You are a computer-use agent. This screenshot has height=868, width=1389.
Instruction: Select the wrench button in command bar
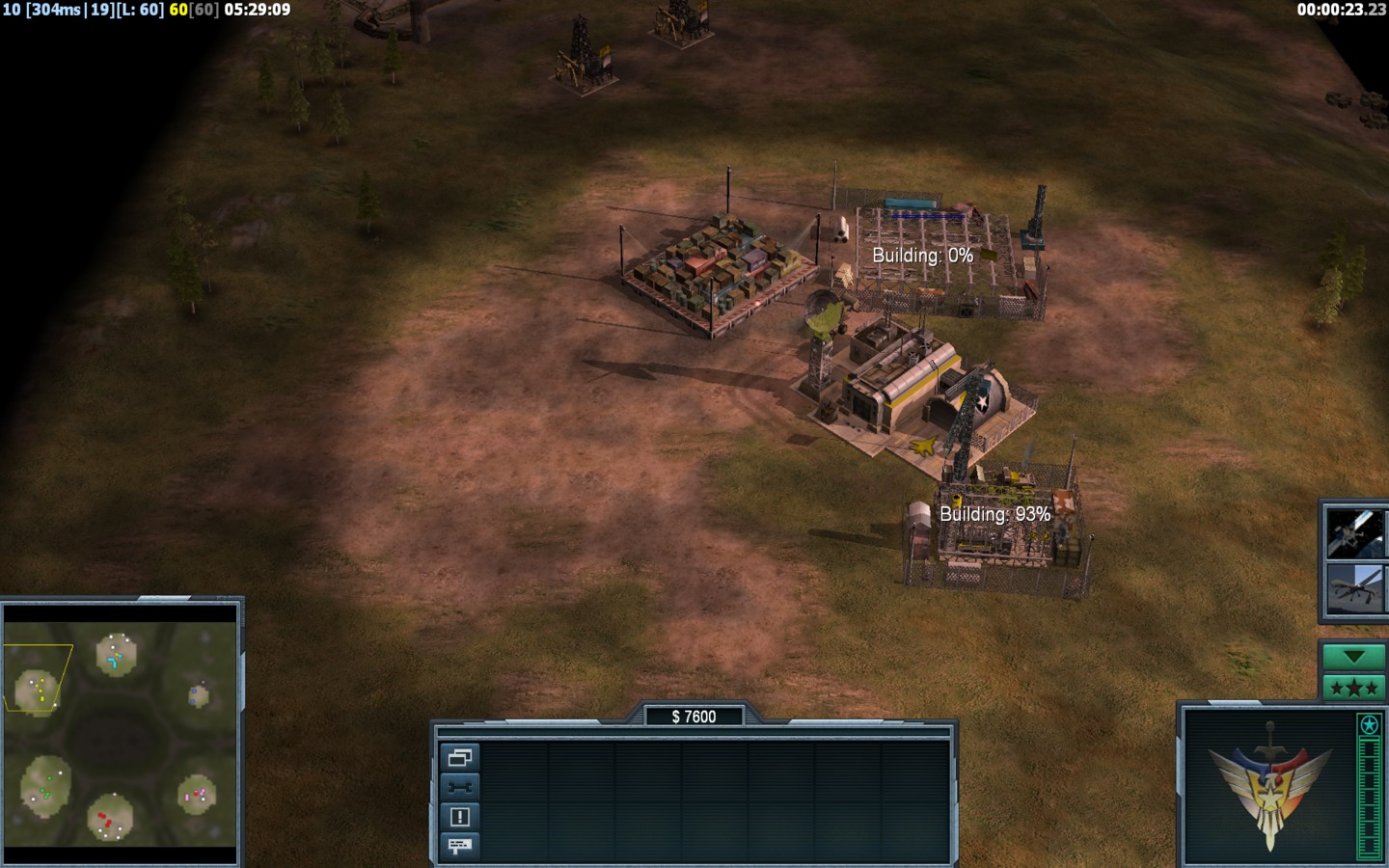pos(459,787)
